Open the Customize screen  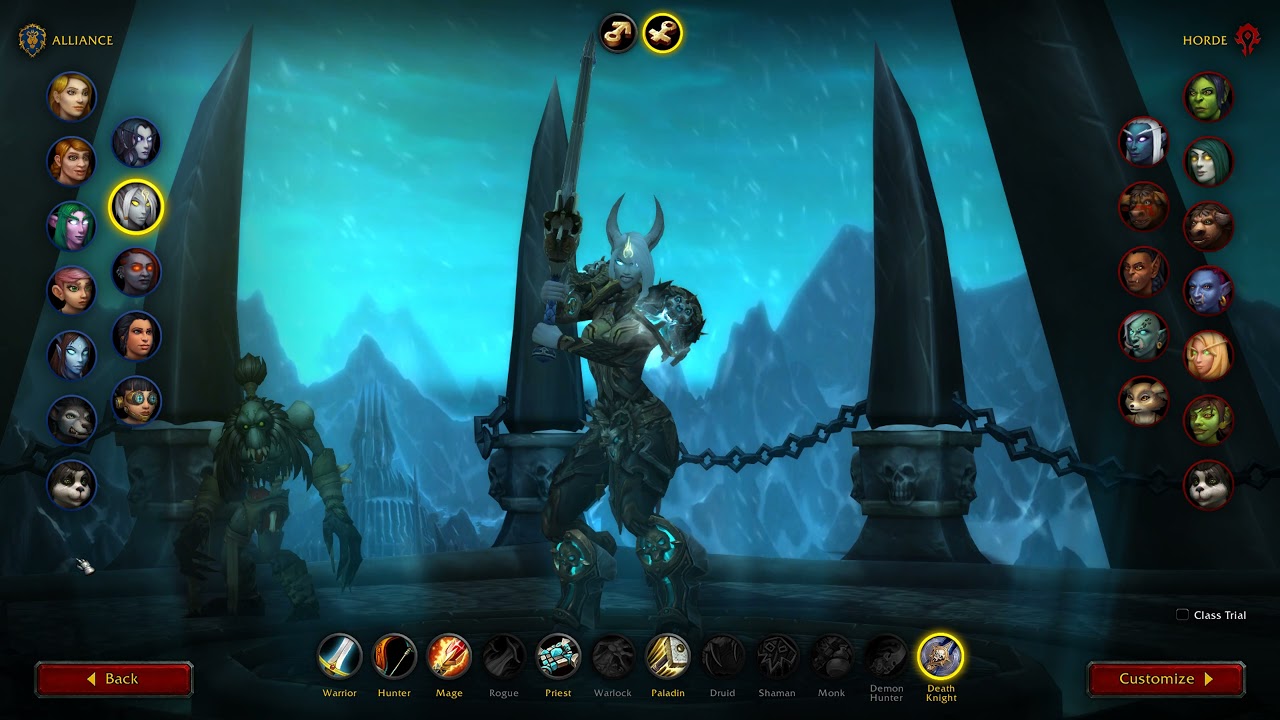click(1164, 678)
